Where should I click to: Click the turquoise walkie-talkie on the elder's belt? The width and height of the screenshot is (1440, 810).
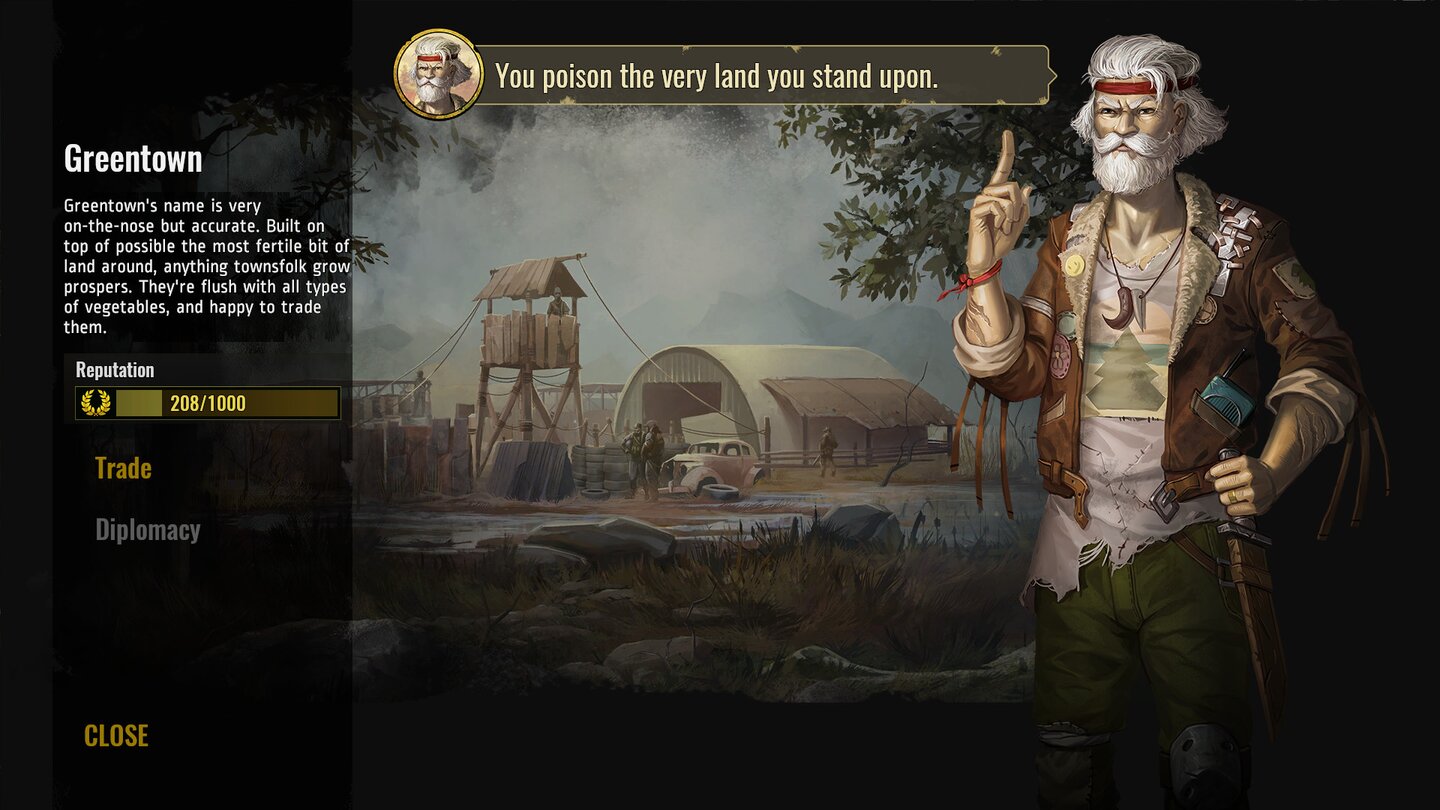1226,400
